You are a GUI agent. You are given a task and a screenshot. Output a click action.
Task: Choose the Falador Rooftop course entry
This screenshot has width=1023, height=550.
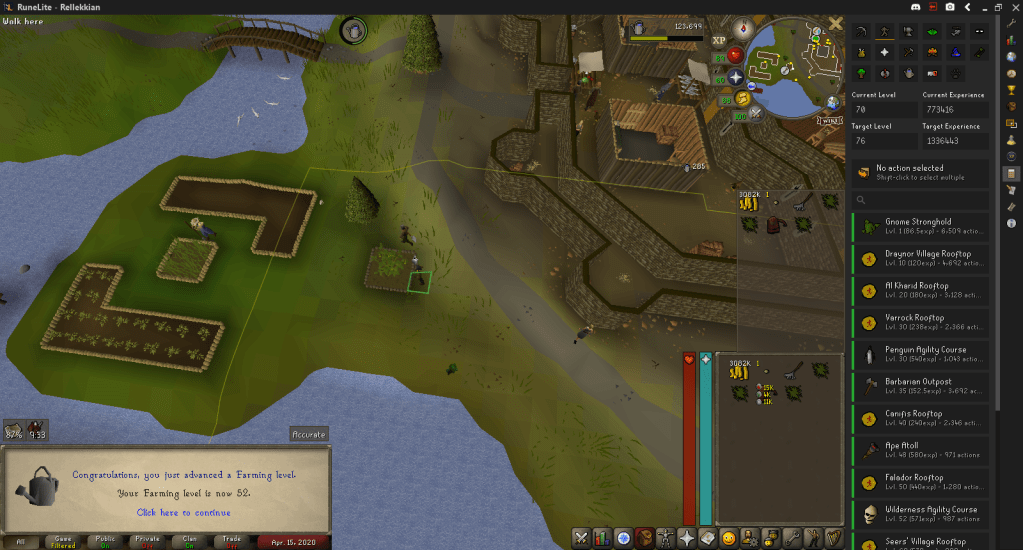920,483
